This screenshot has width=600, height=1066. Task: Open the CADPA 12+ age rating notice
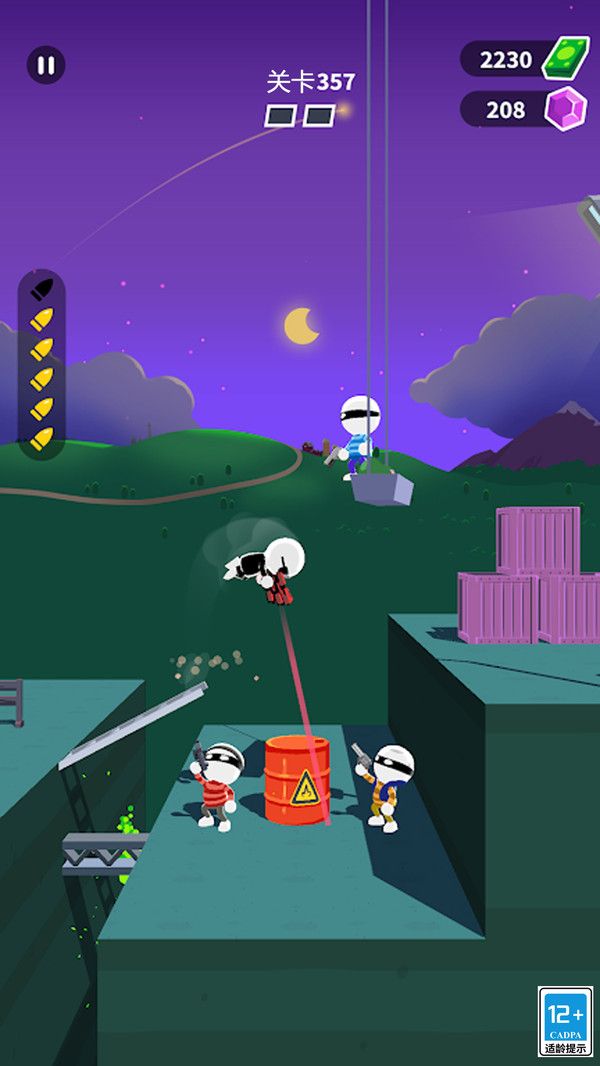[565, 1021]
